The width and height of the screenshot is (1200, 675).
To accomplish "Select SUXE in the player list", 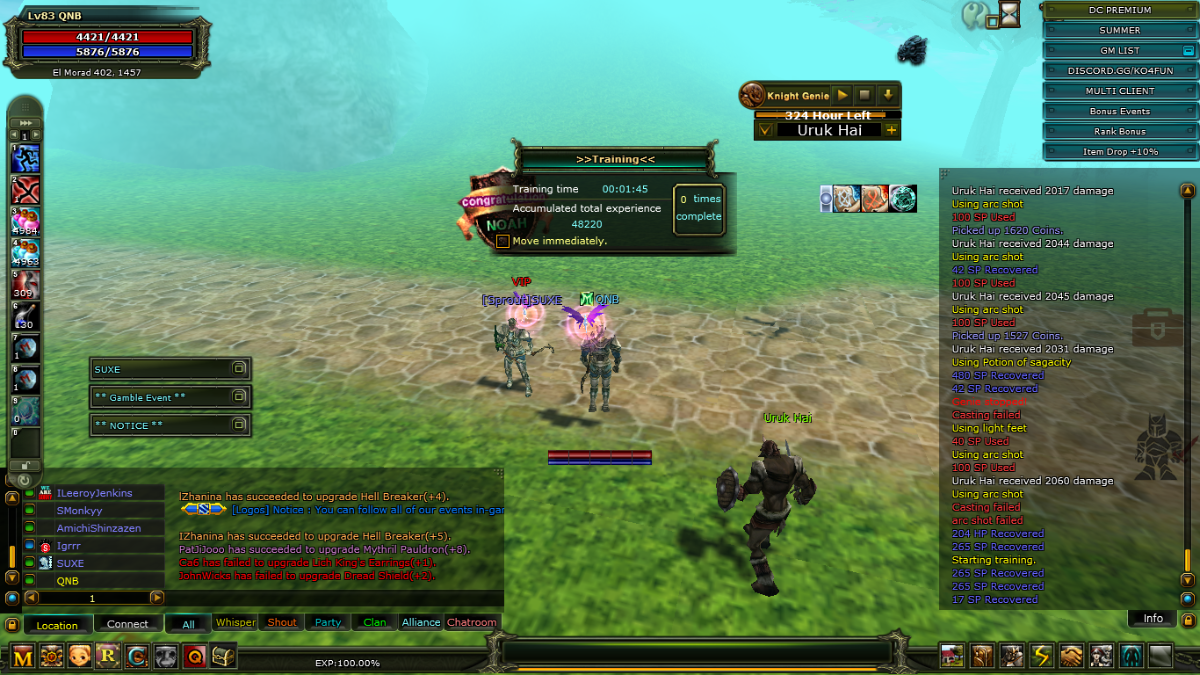I will pos(70,563).
